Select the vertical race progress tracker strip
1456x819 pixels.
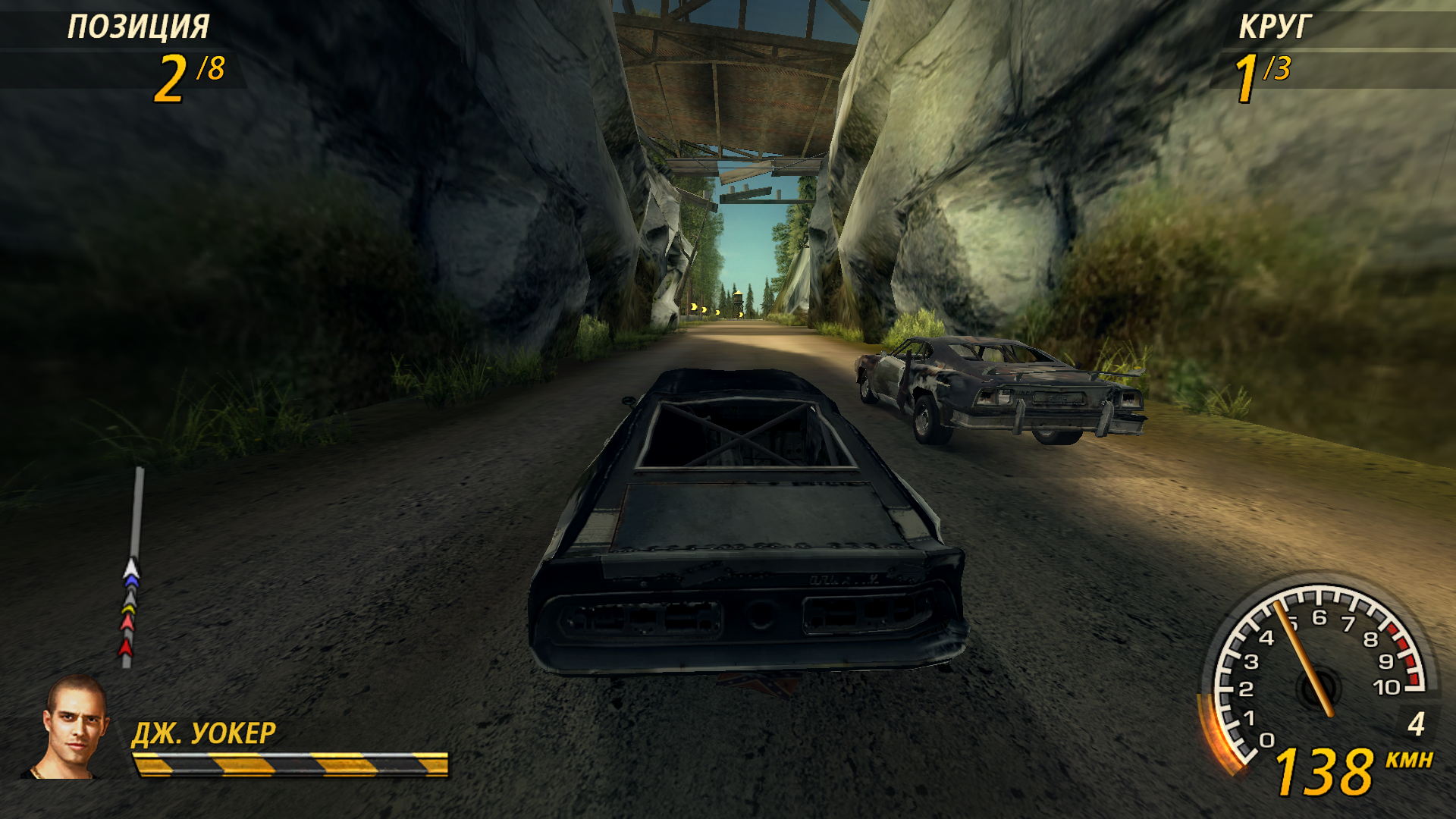[133, 567]
